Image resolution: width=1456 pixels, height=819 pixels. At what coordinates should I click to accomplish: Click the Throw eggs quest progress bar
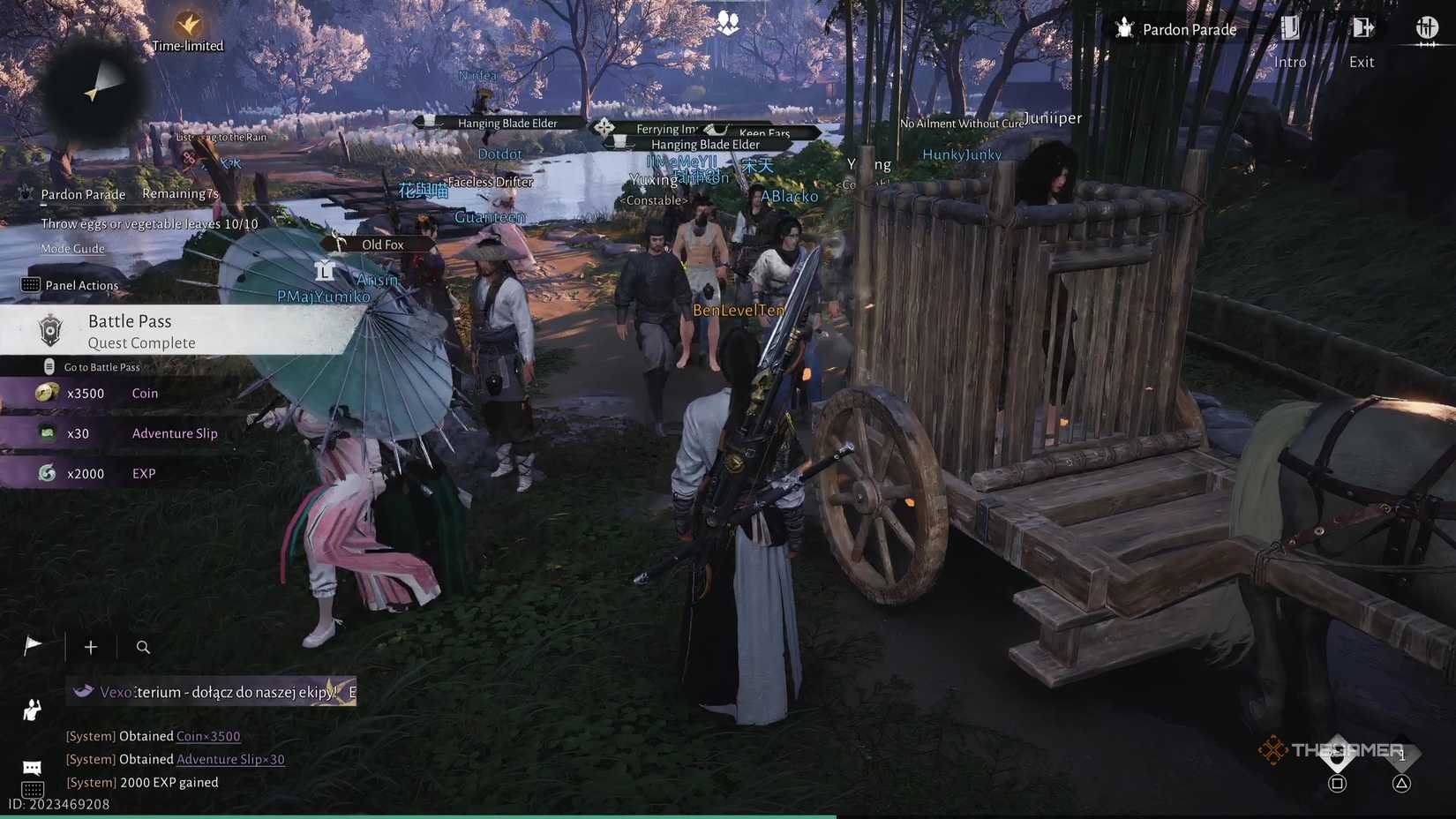coord(147,223)
